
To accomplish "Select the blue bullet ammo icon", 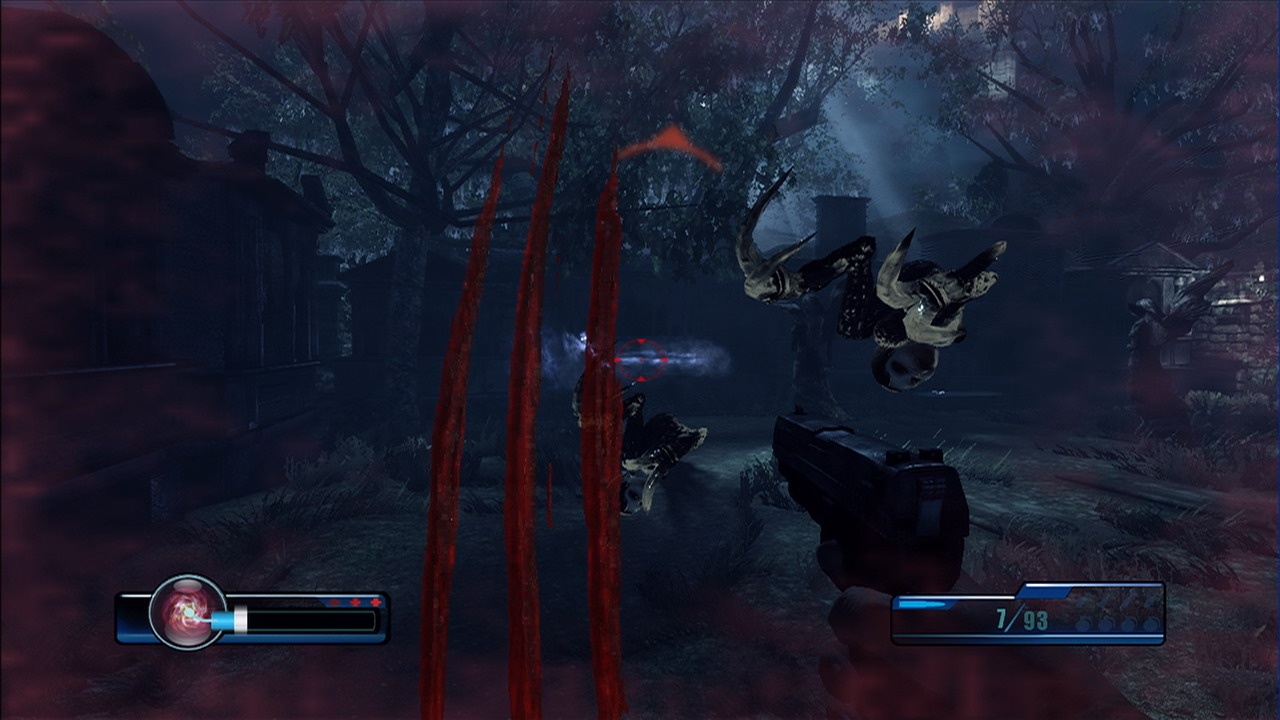I will click(920, 604).
